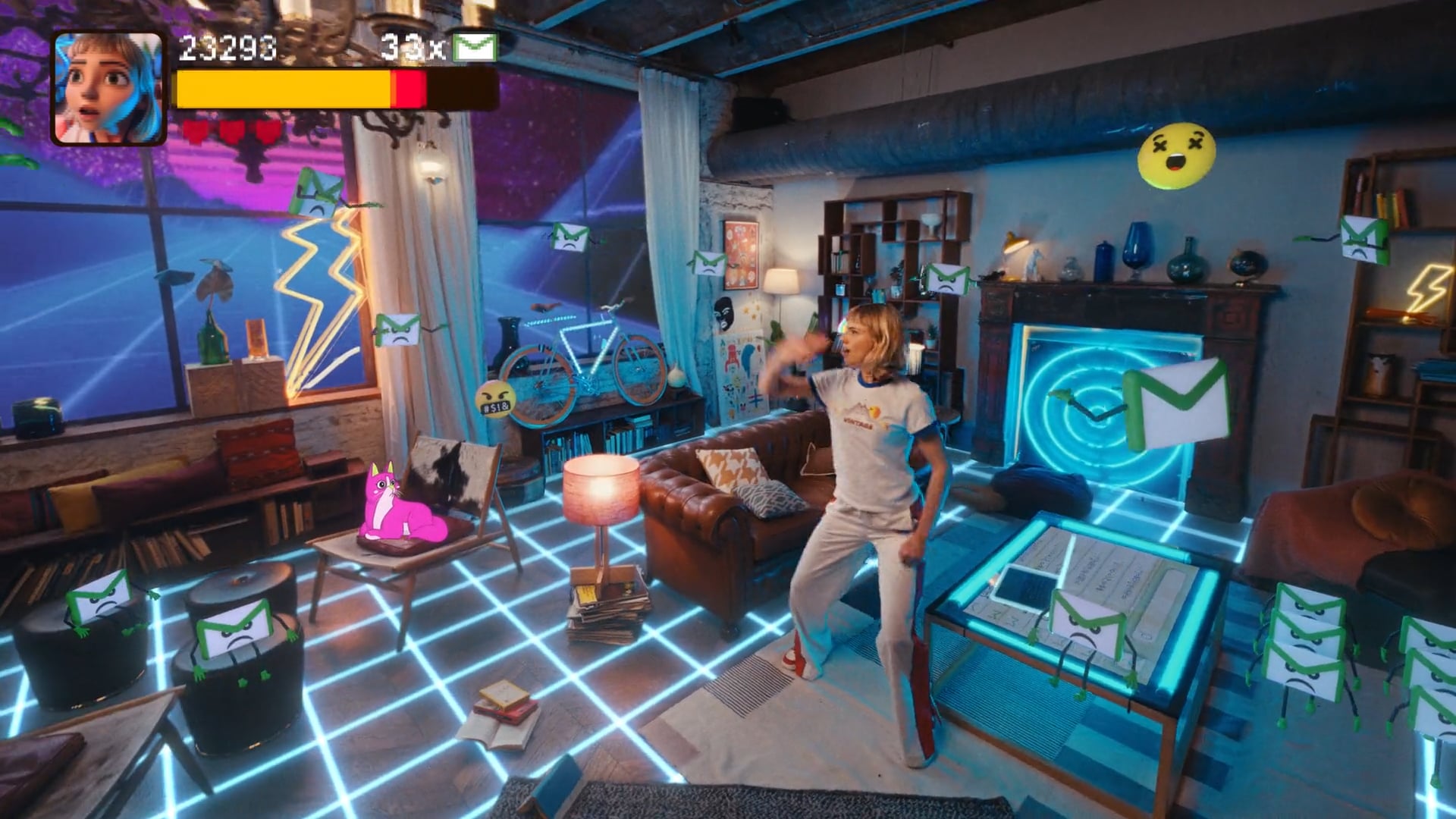
Task: Click the blue-haired character portrait
Action: click(108, 88)
